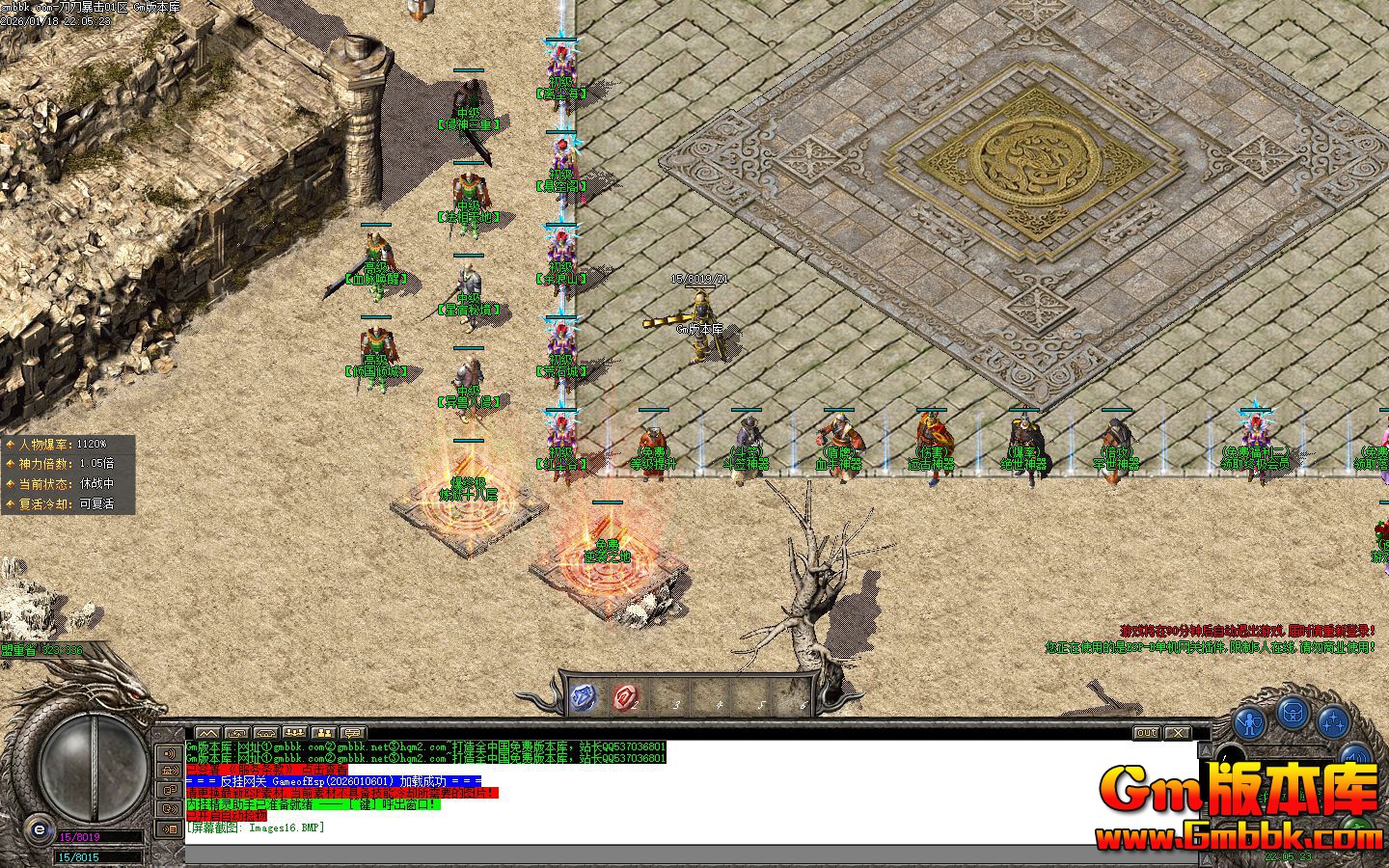Toggle the list-with-arrow chat channel button
Screen dimensions: 1389x868
coord(171,827)
